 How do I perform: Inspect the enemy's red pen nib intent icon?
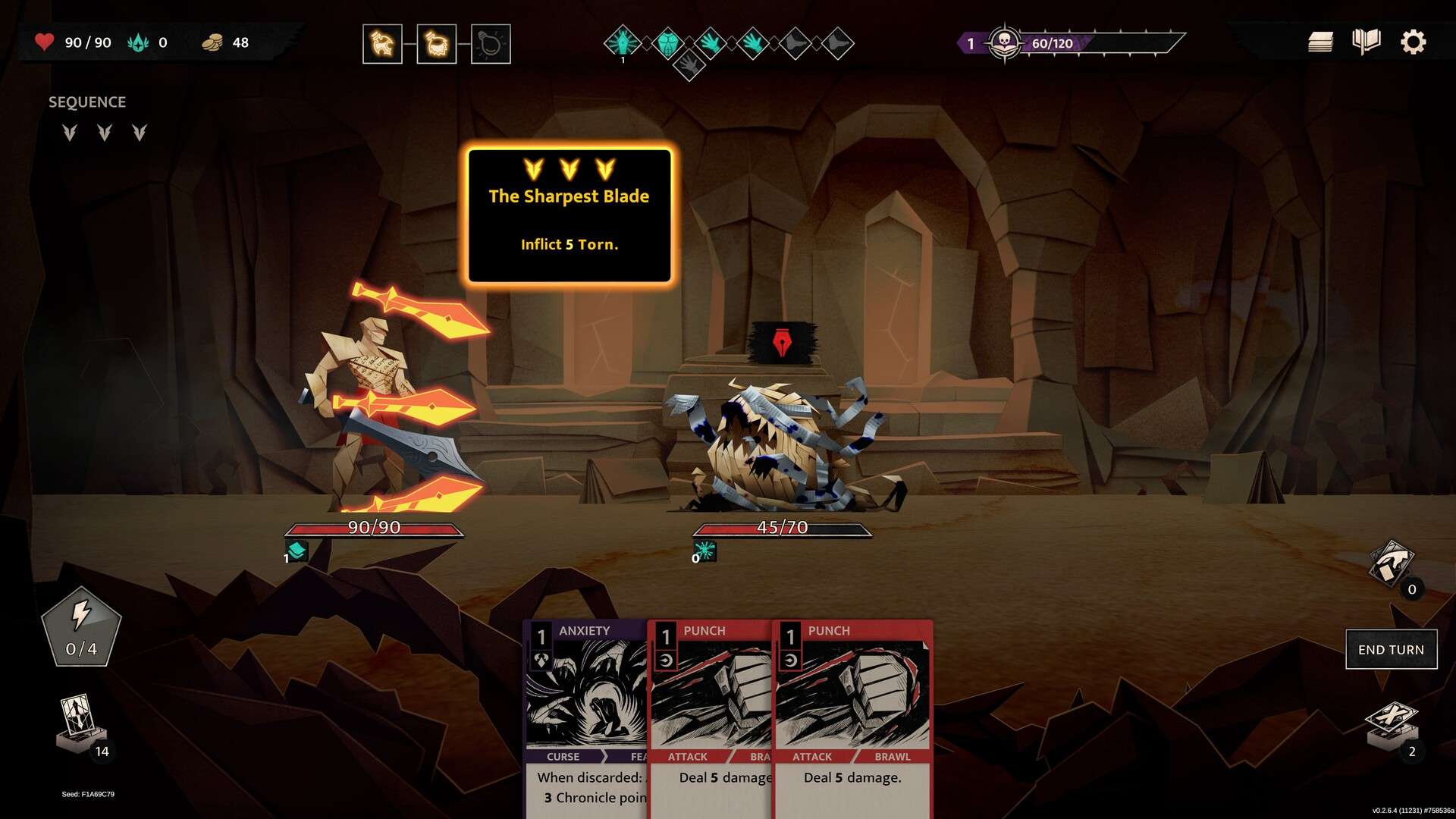click(x=783, y=343)
